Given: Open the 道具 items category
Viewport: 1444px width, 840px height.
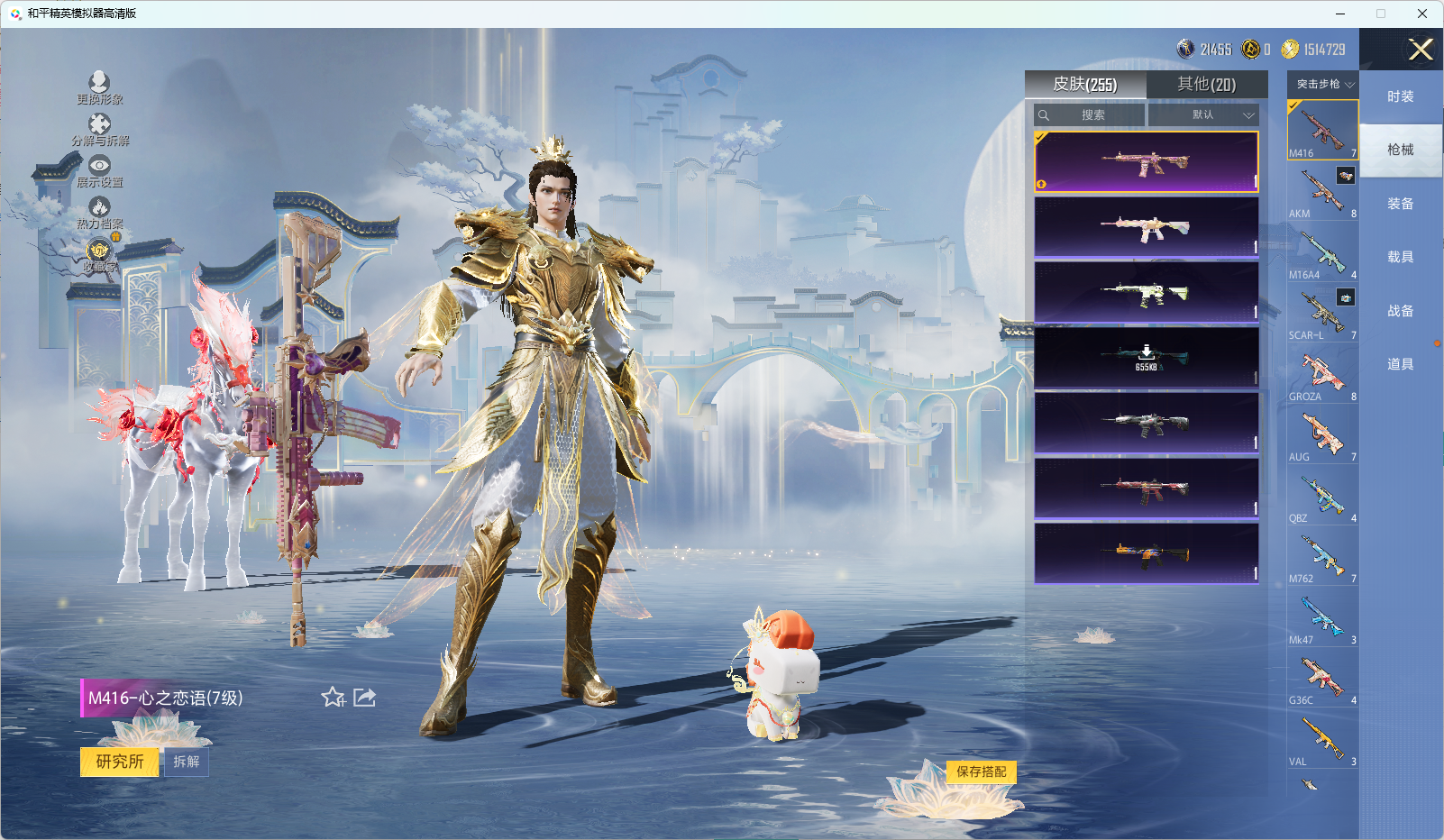Looking at the screenshot, I should (1400, 364).
